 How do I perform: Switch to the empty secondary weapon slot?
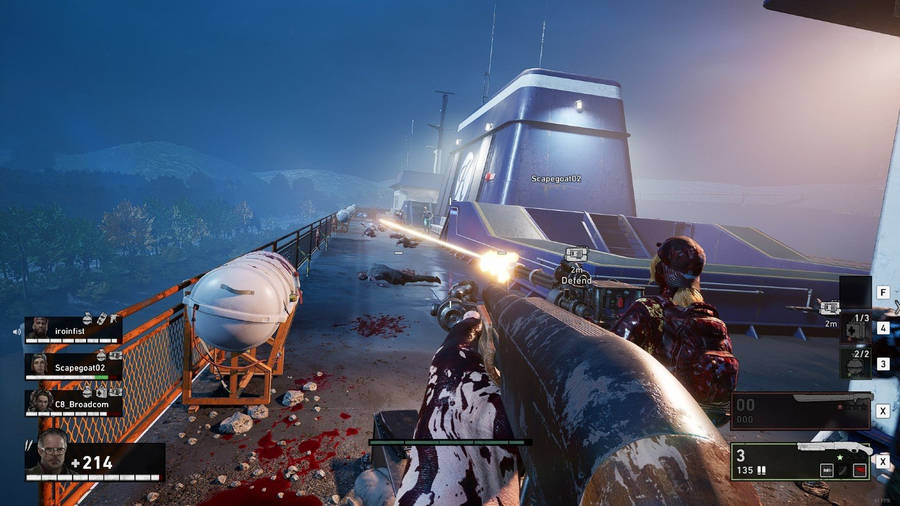click(800, 410)
